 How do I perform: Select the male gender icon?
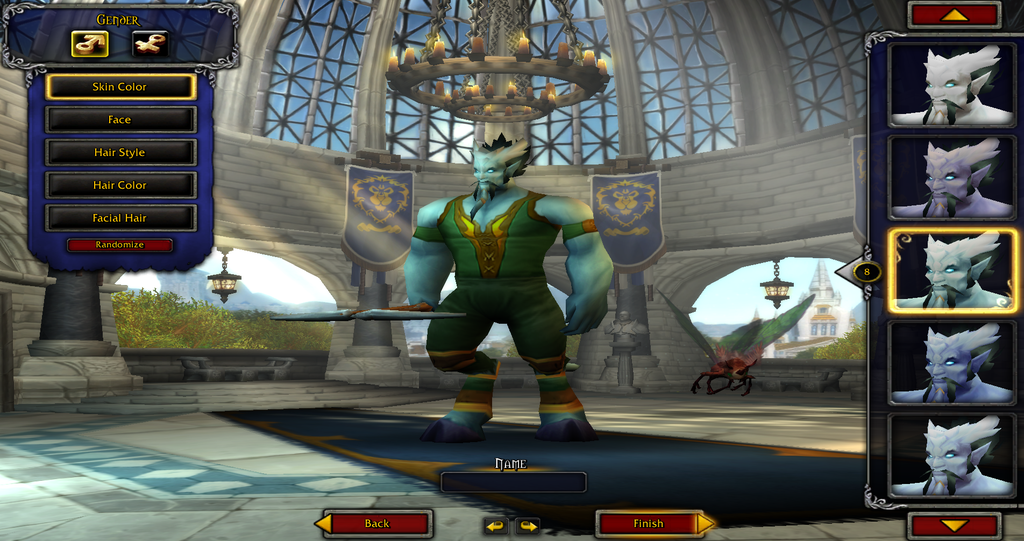click(x=90, y=44)
